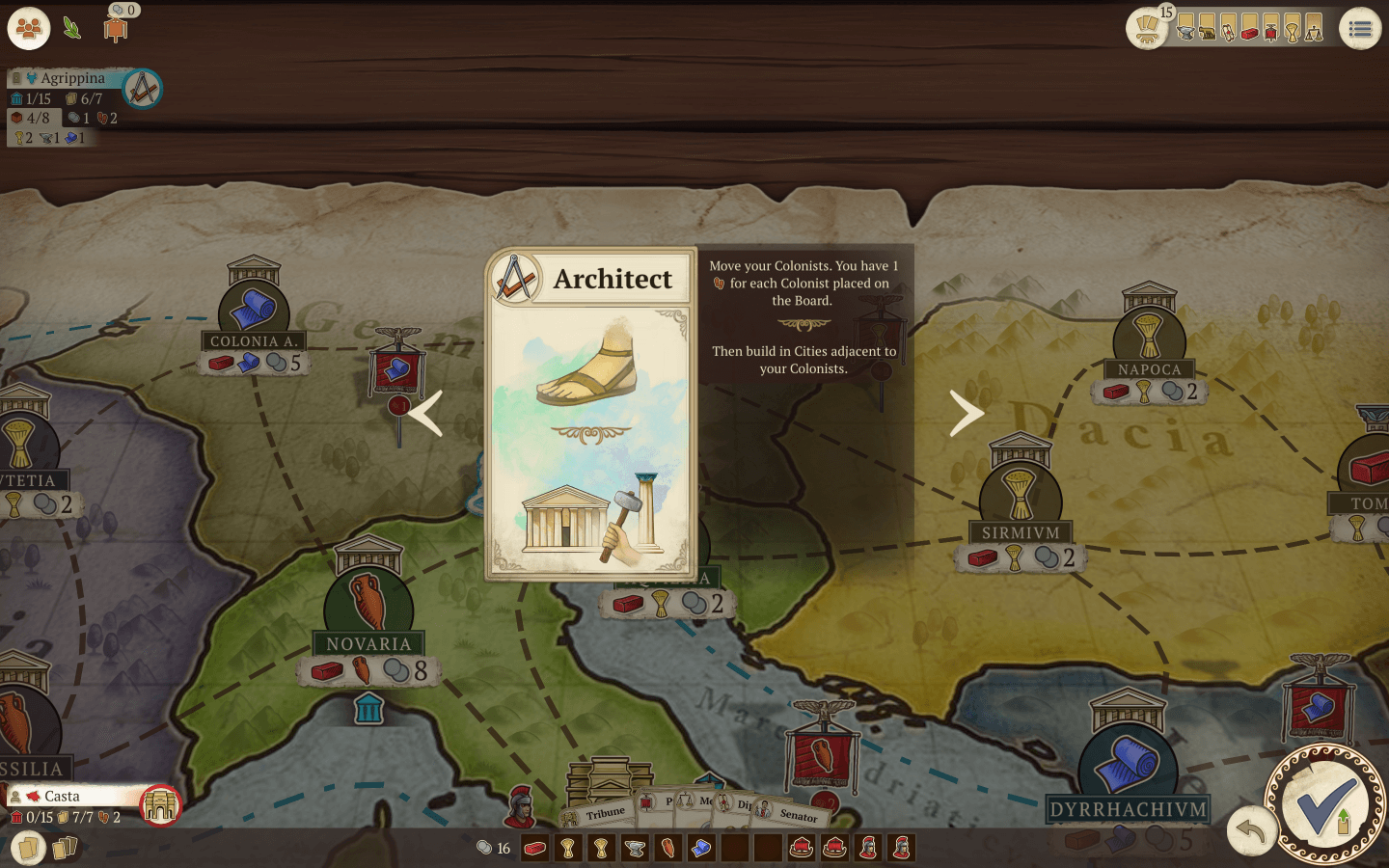The image size is (1389, 868).
Task: Select the blue cloth storehouse slot
Action: (701, 848)
